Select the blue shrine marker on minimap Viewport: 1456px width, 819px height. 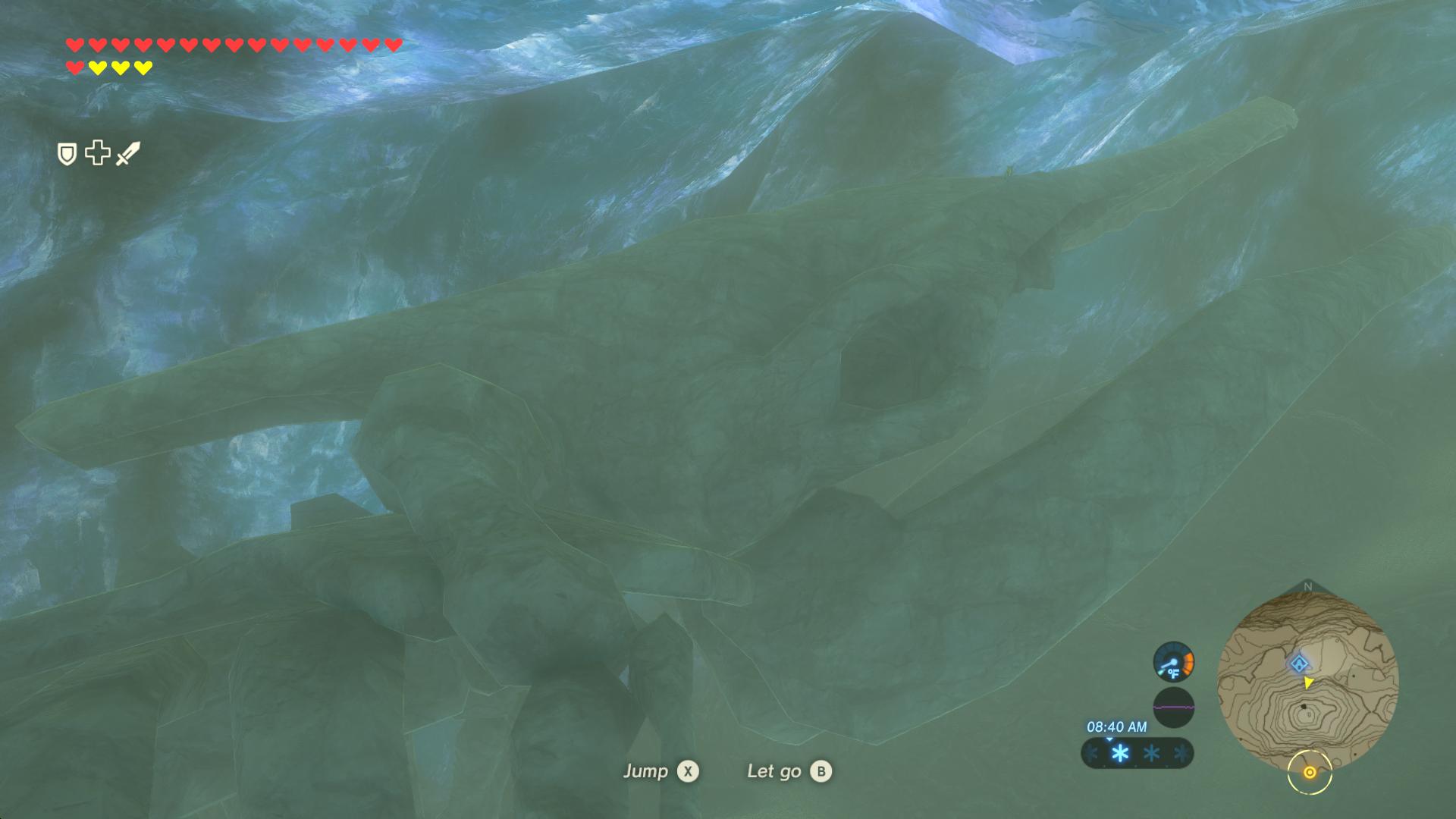(1300, 663)
